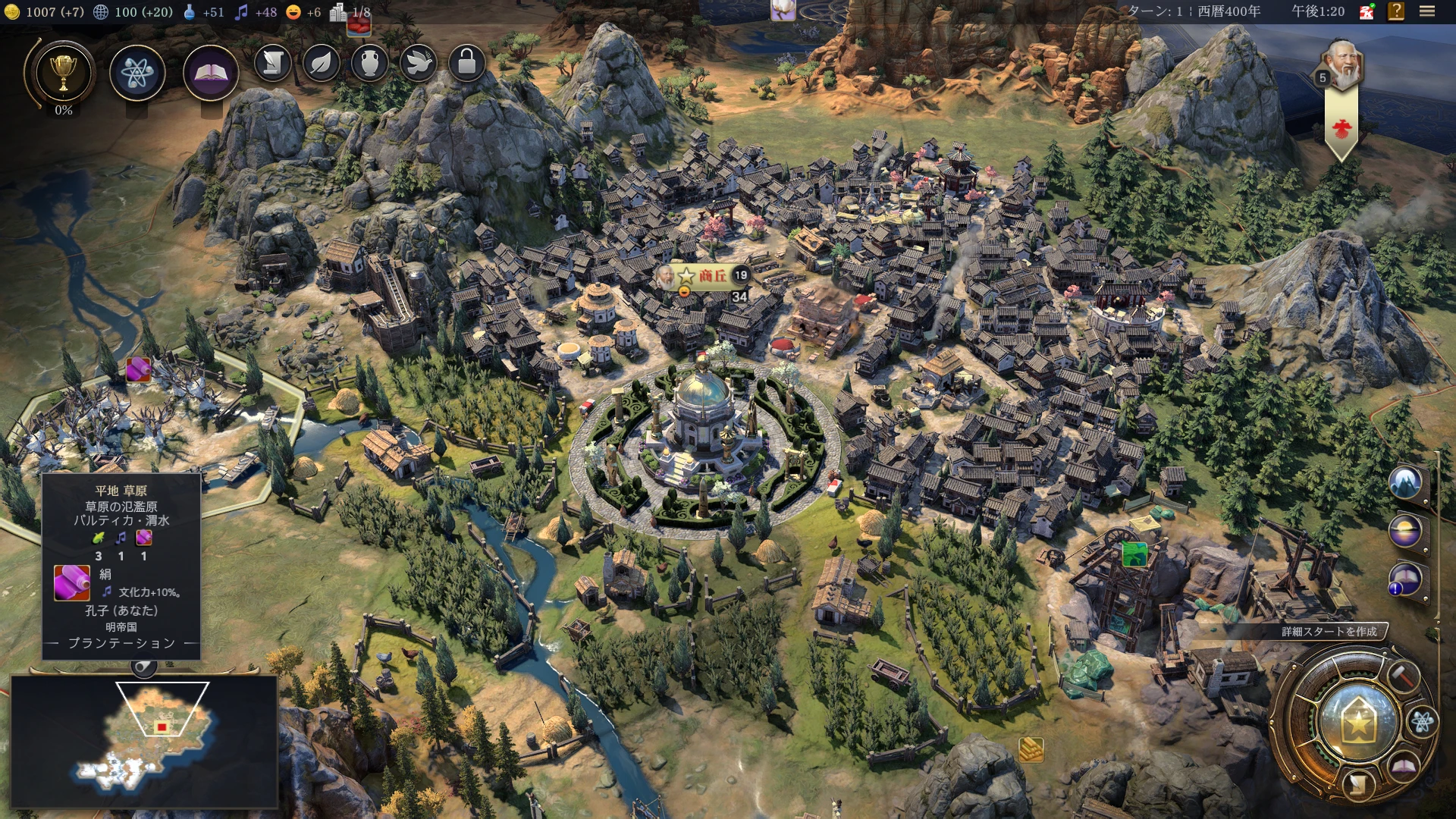Screen dimensions: 1456x819
Task: Click the padlock unlocks button
Action: 467,64
